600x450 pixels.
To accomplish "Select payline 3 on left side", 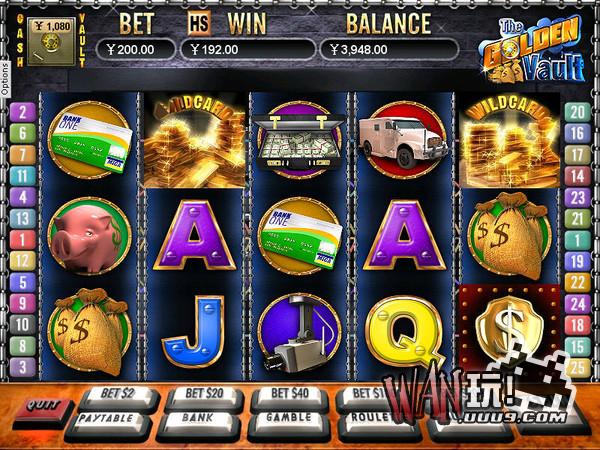I will point(23,367).
